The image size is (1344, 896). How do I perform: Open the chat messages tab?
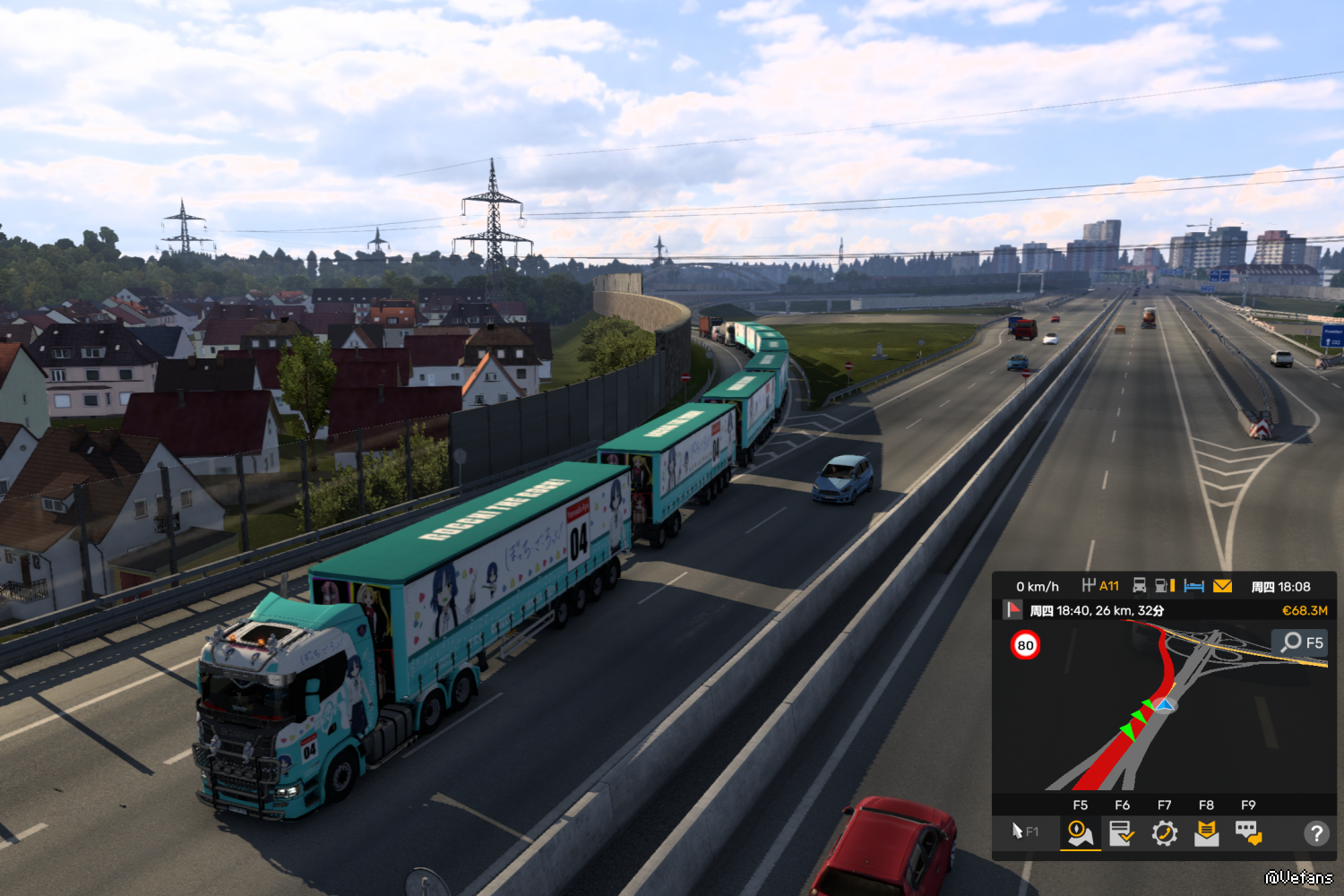(x=1248, y=833)
